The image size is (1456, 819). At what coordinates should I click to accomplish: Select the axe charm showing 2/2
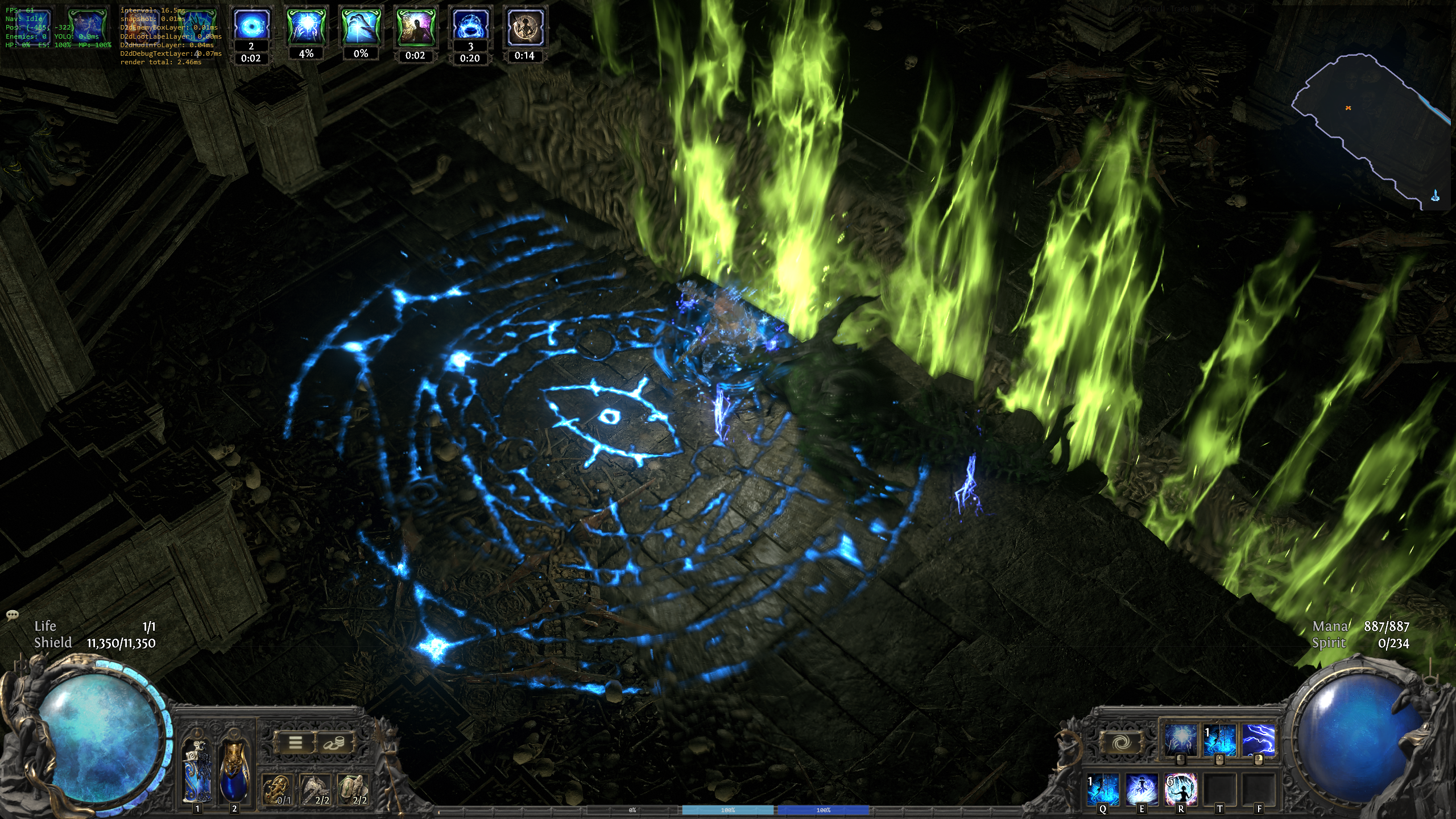(315, 790)
